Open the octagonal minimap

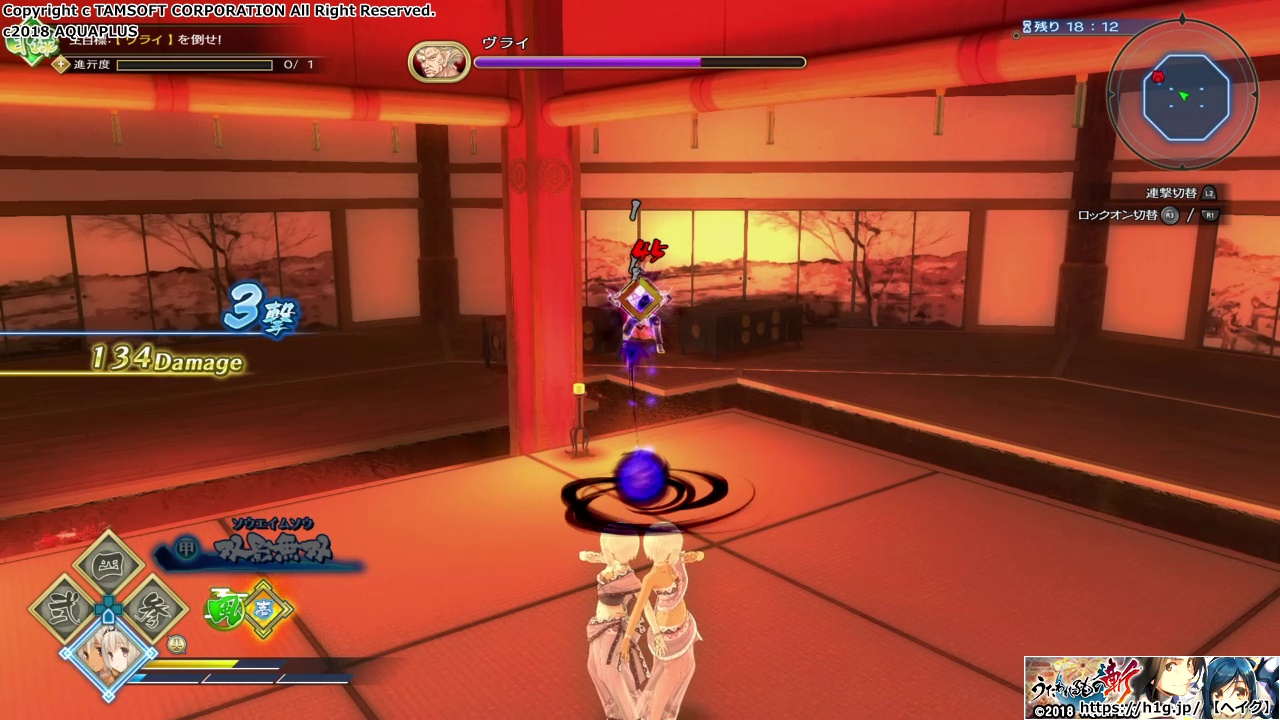pos(1185,97)
